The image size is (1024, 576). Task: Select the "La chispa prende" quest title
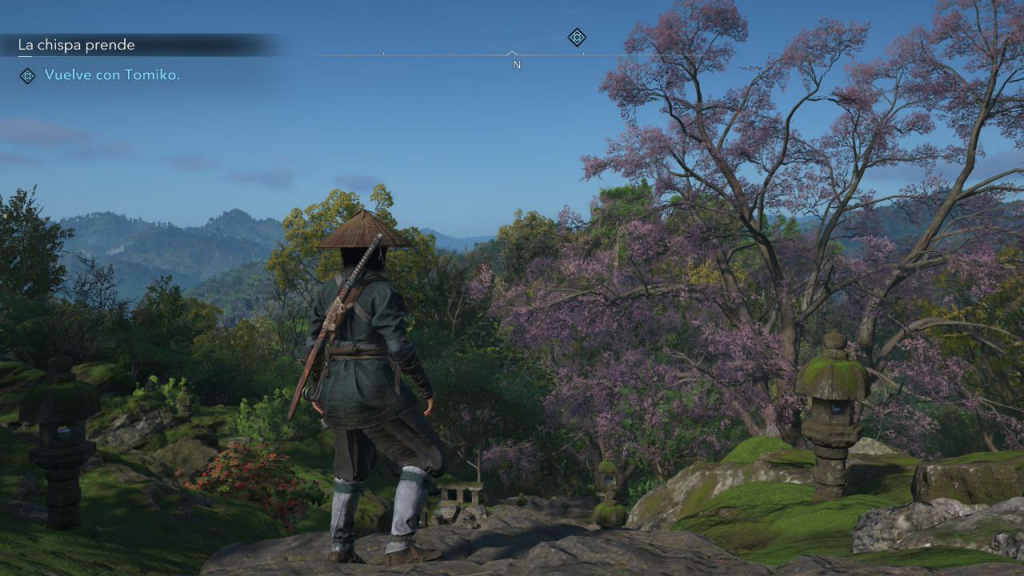point(76,45)
